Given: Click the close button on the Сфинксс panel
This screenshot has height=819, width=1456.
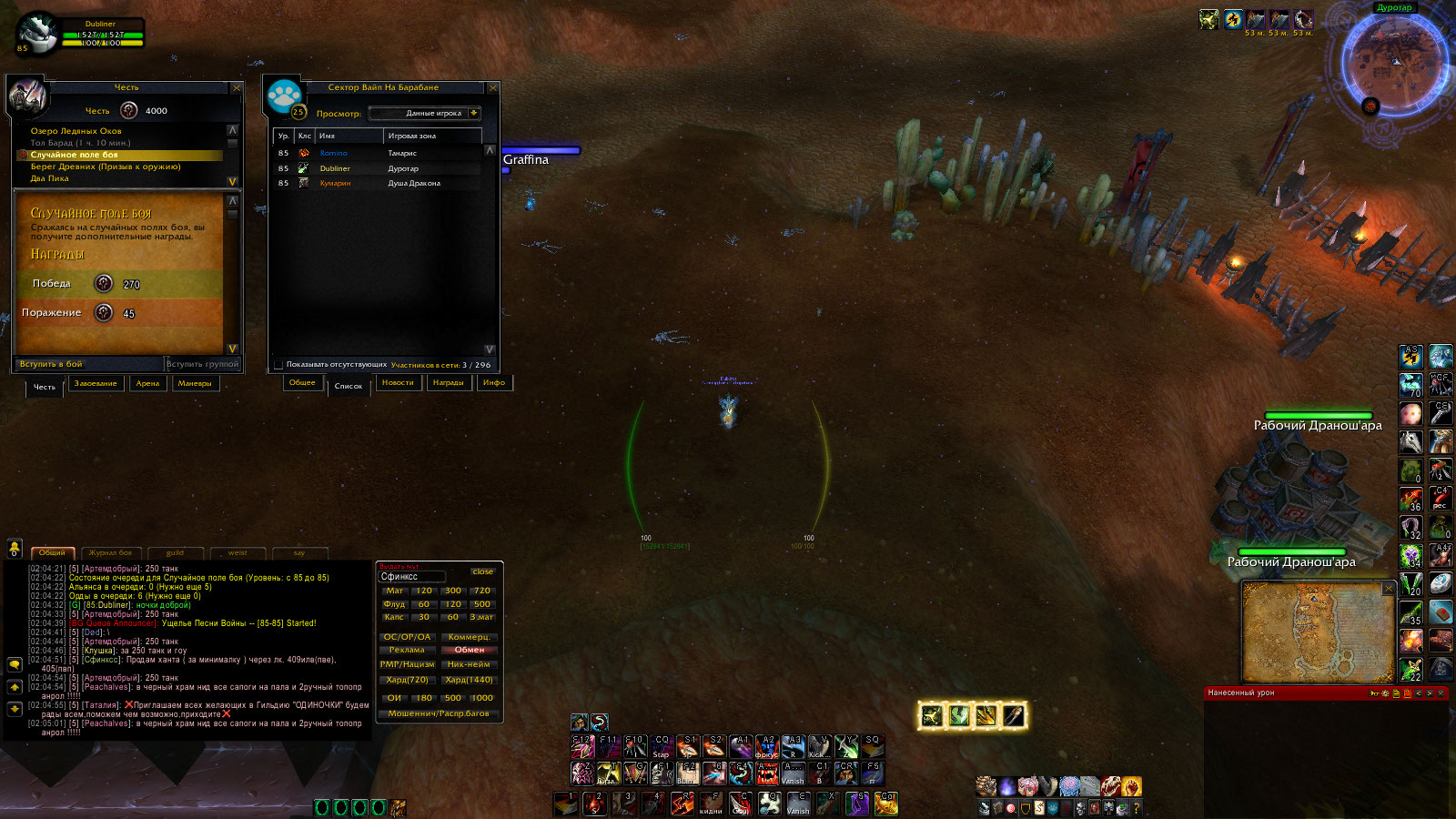Looking at the screenshot, I should (482, 571).
